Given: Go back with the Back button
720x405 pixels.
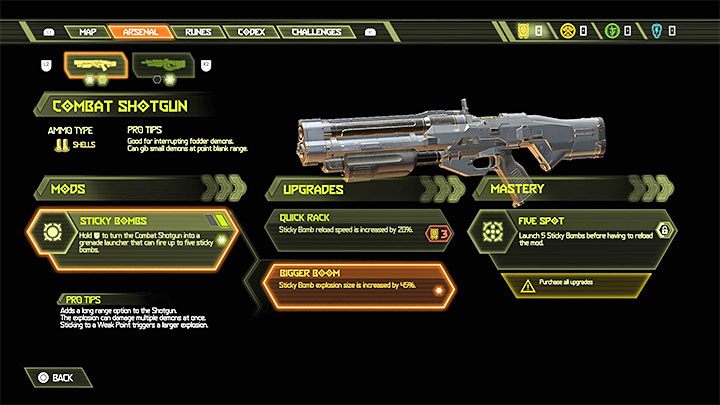Looking at the screenshot, I should 55,378.
